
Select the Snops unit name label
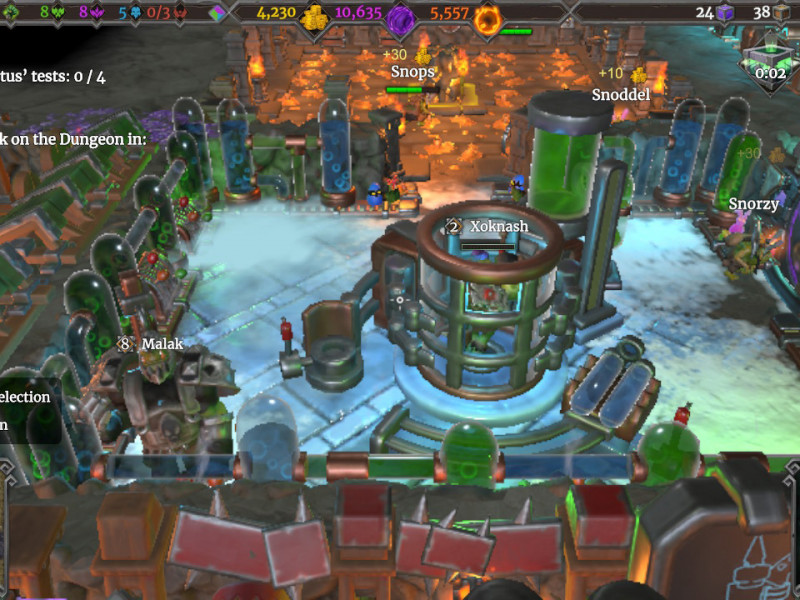413,72
